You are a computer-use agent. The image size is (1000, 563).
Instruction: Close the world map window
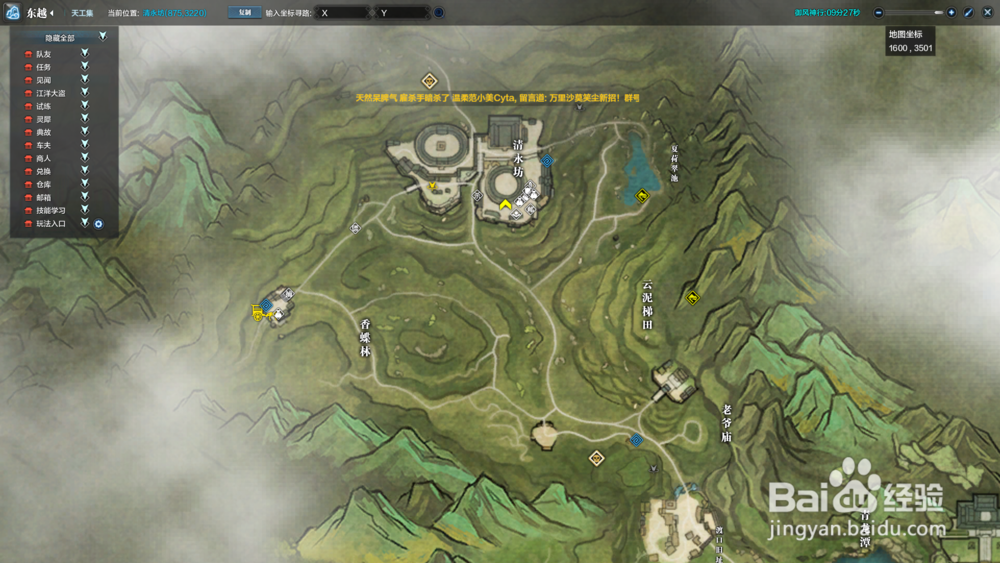tap(985, 13)
